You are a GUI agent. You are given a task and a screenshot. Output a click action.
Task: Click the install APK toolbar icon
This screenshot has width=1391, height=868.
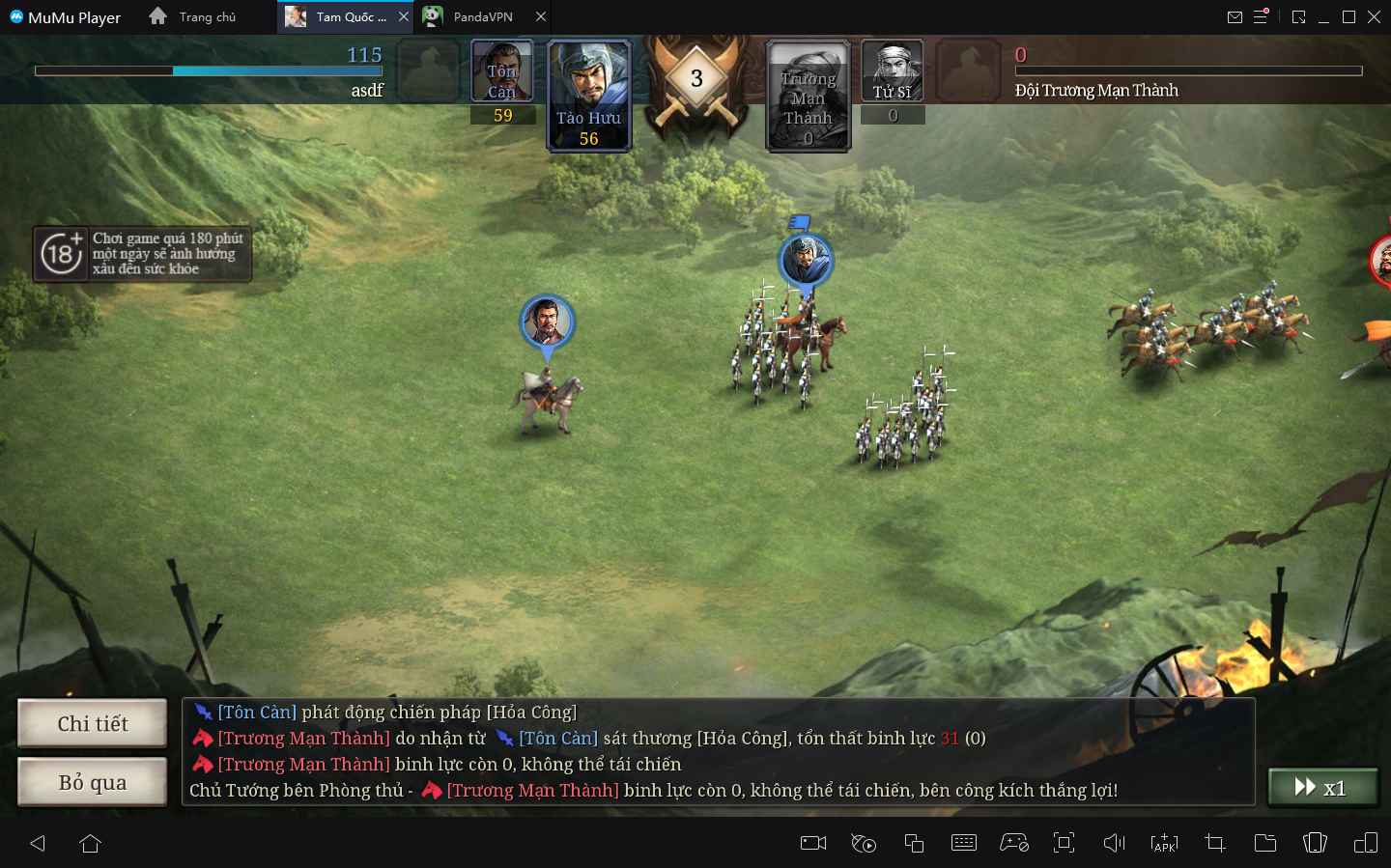pos(1165,843)
